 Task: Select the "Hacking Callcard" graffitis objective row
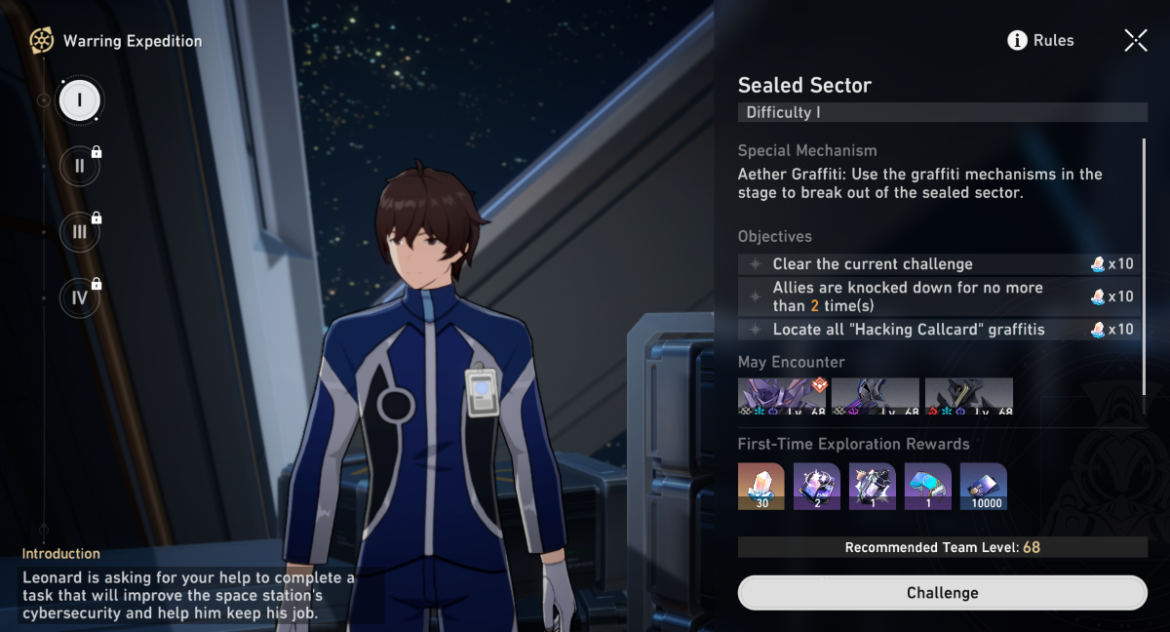tap(940, 329)
